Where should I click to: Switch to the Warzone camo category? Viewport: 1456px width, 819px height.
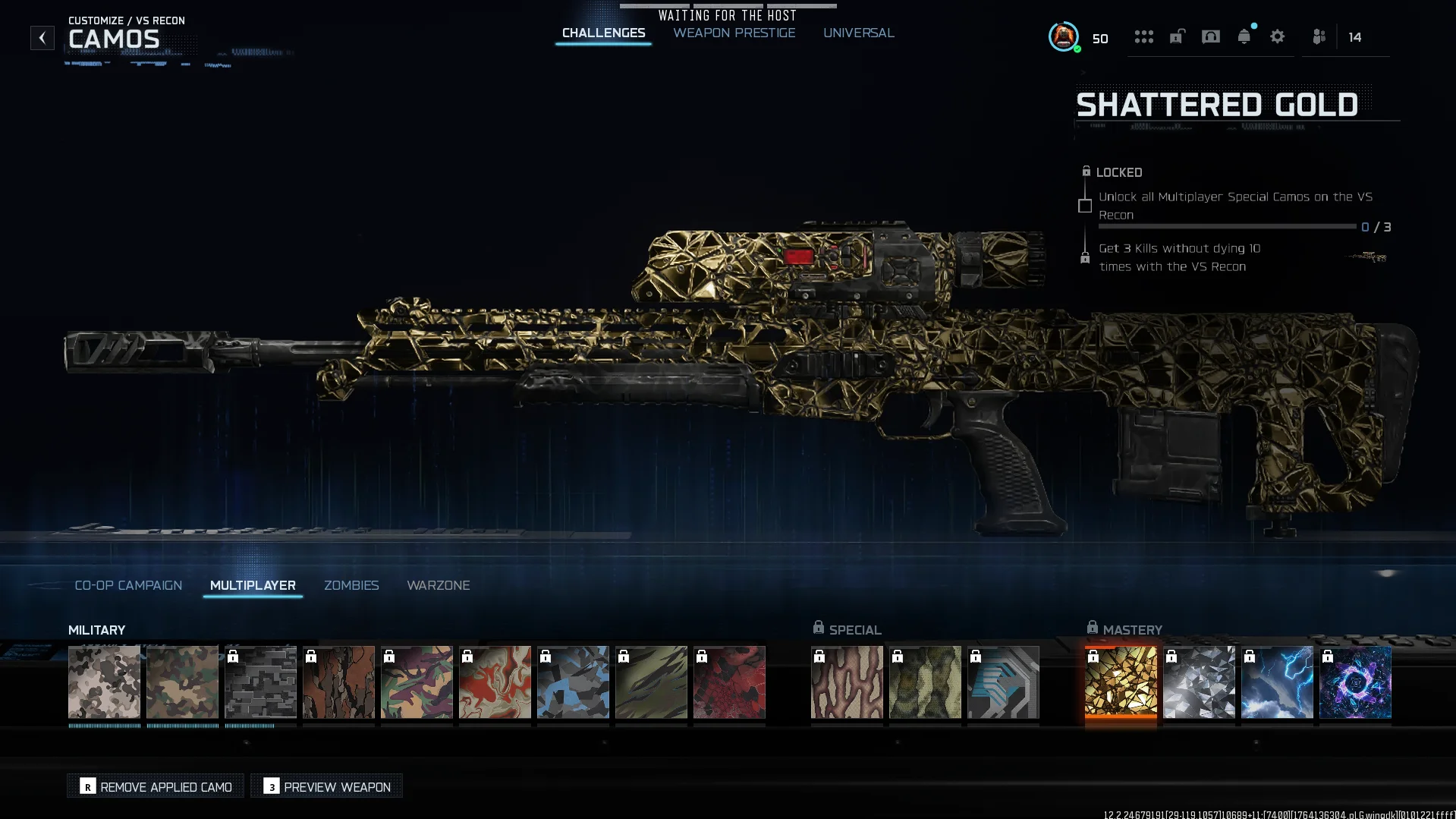point(439,585)
